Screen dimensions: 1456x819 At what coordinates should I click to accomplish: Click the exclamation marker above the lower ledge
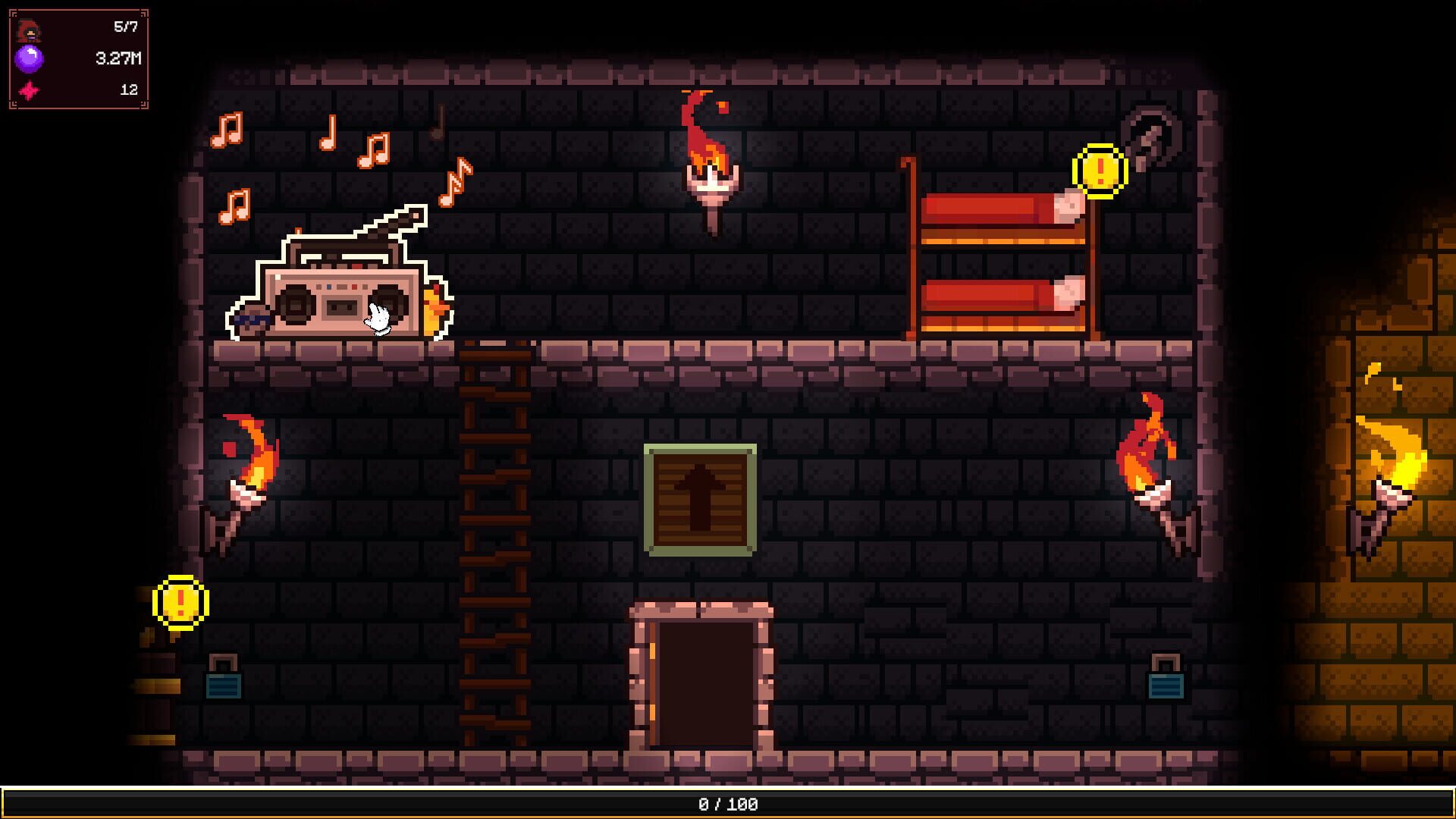pyautogui.click(x=180, y=603)
